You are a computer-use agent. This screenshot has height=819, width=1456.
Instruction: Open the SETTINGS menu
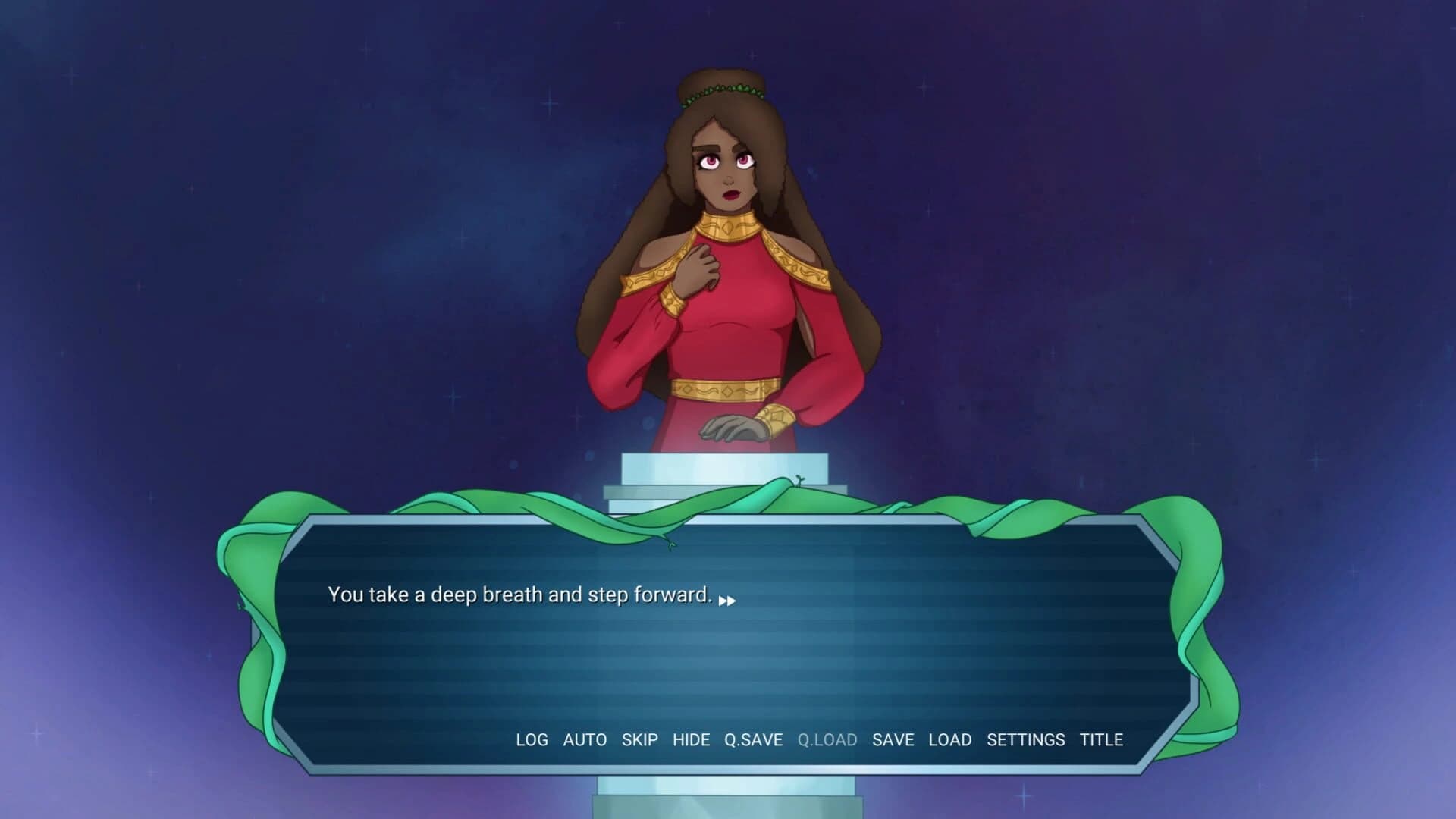1027,740
